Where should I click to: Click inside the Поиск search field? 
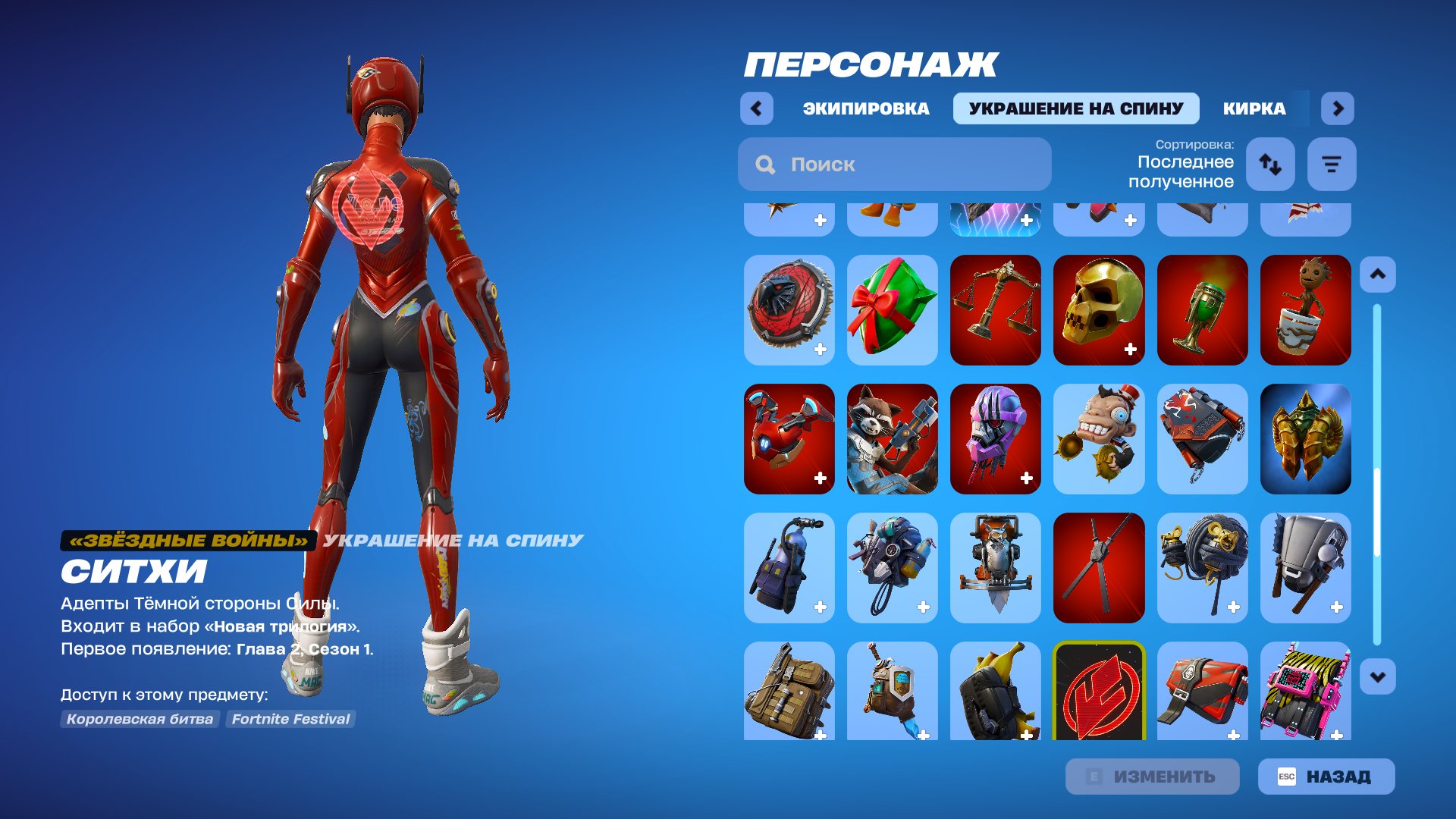[895, 164]
